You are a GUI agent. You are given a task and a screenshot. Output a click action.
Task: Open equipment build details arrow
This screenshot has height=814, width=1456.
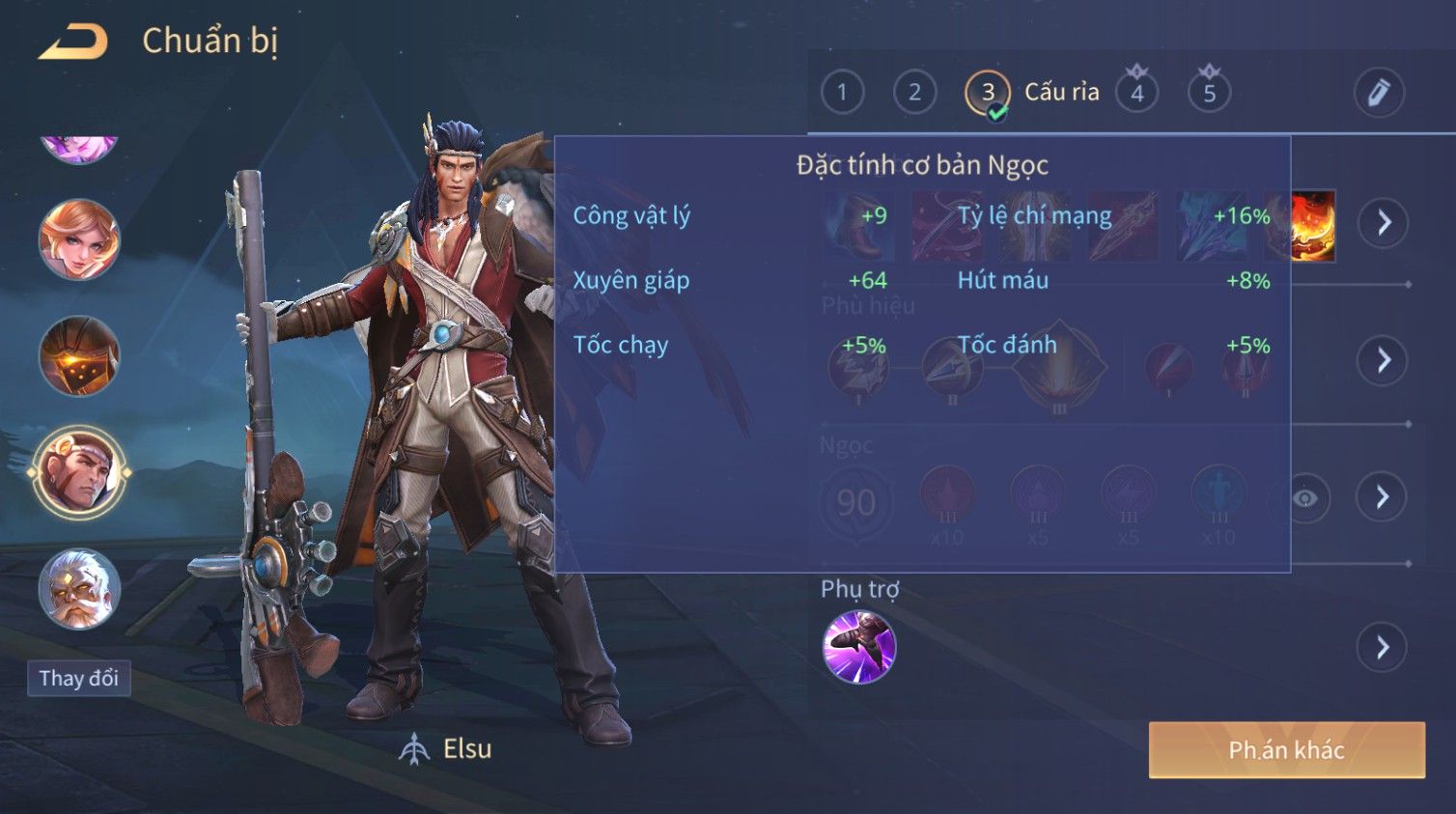point(1384,223)
